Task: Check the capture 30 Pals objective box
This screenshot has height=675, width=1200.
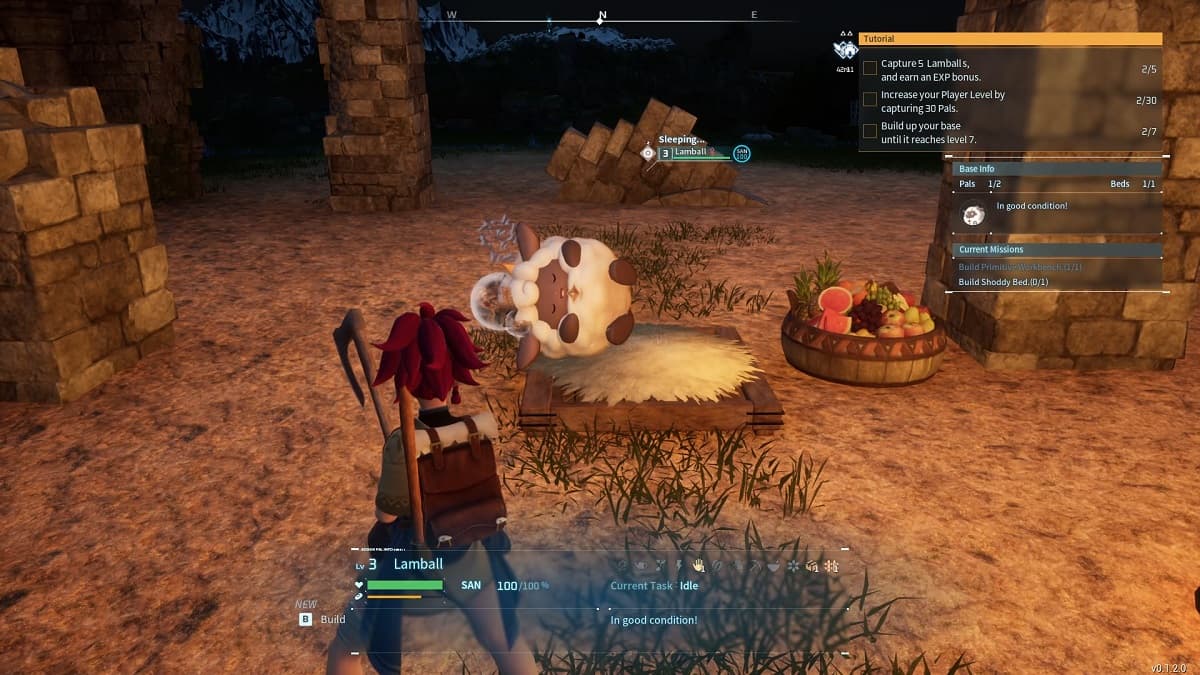Action: pyautogui.click(x=870, y=100)
